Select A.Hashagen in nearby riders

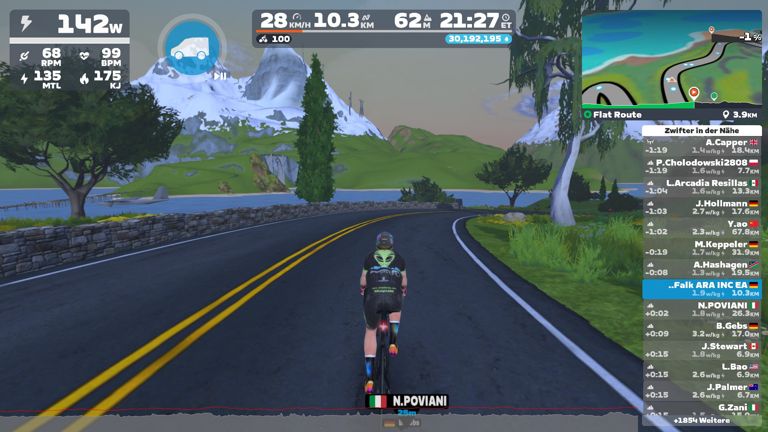pyautogui.click(x=702, y=268)
